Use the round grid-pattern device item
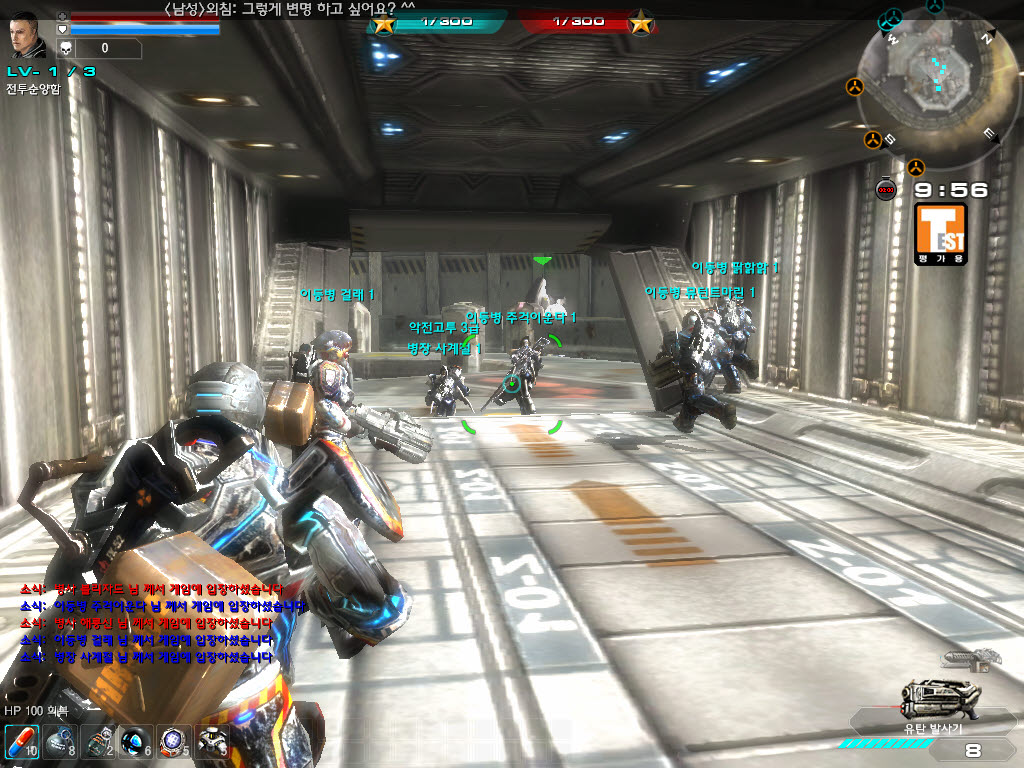This screenshot has width=1024, height=768. tap(174, 743)
